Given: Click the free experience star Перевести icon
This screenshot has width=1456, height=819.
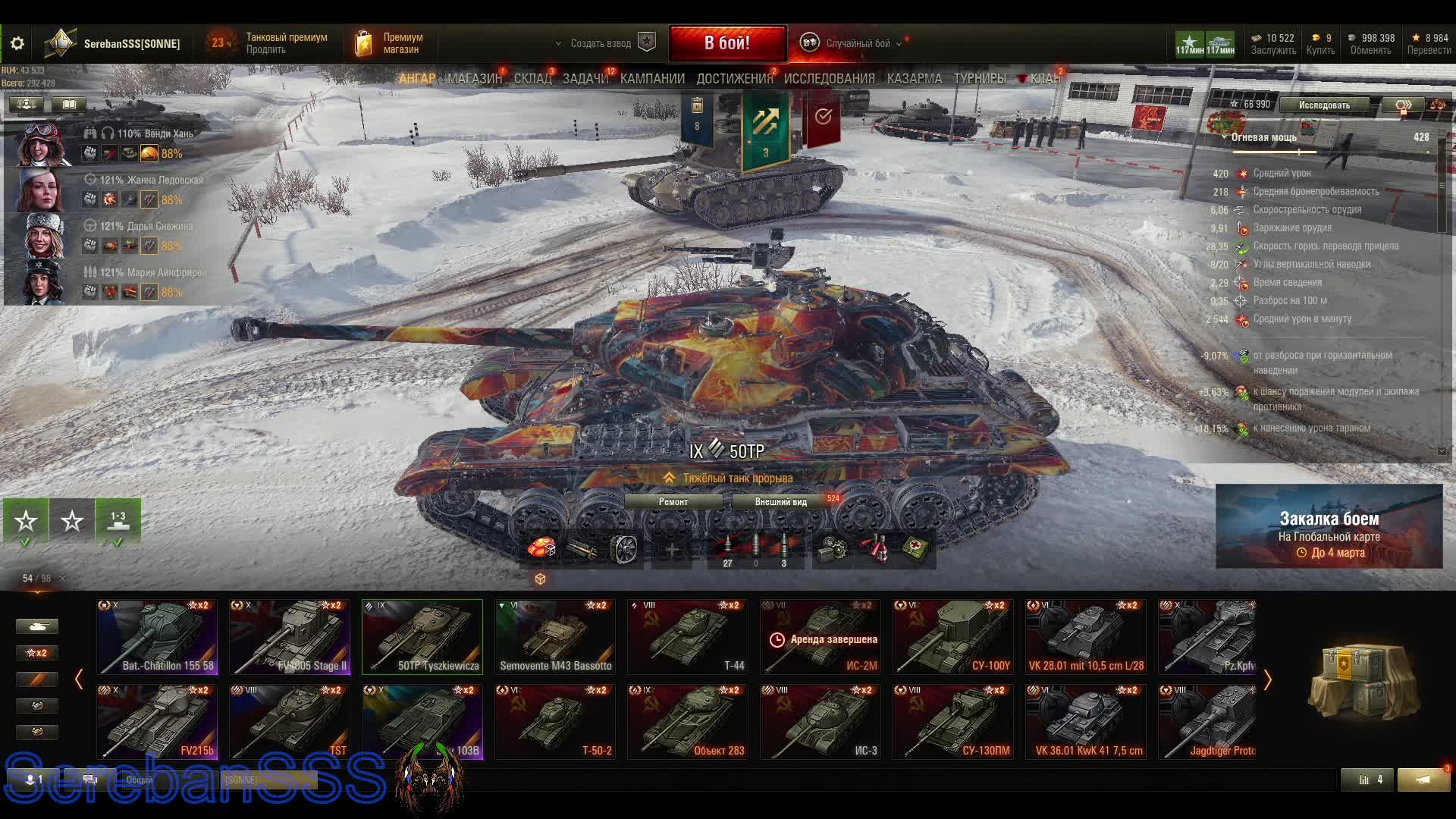Looking at the screenshot, I should [1417, 36].
